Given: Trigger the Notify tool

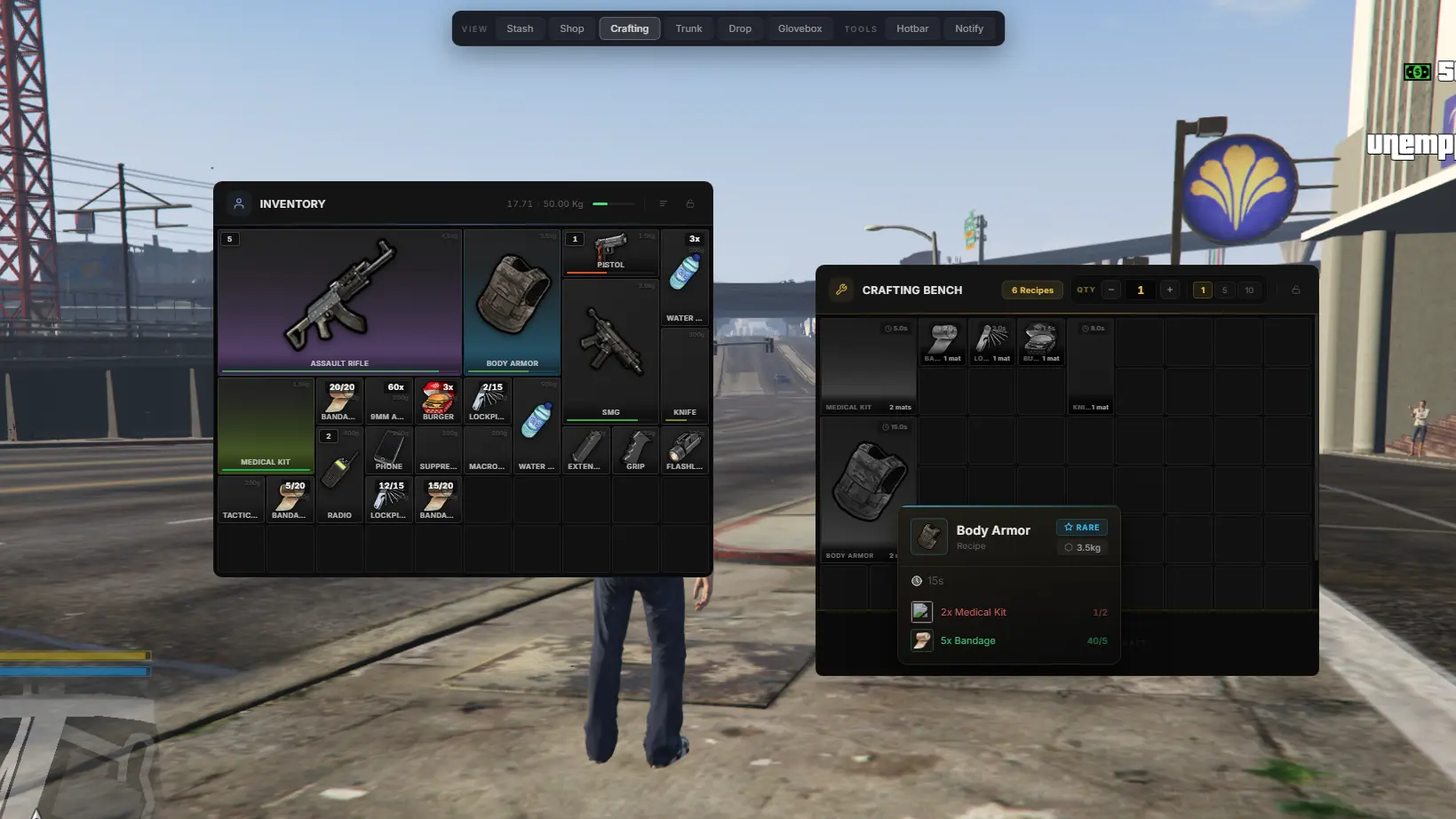Looking at the screenshot, I should pyautogui.click(x=968, y=28).
